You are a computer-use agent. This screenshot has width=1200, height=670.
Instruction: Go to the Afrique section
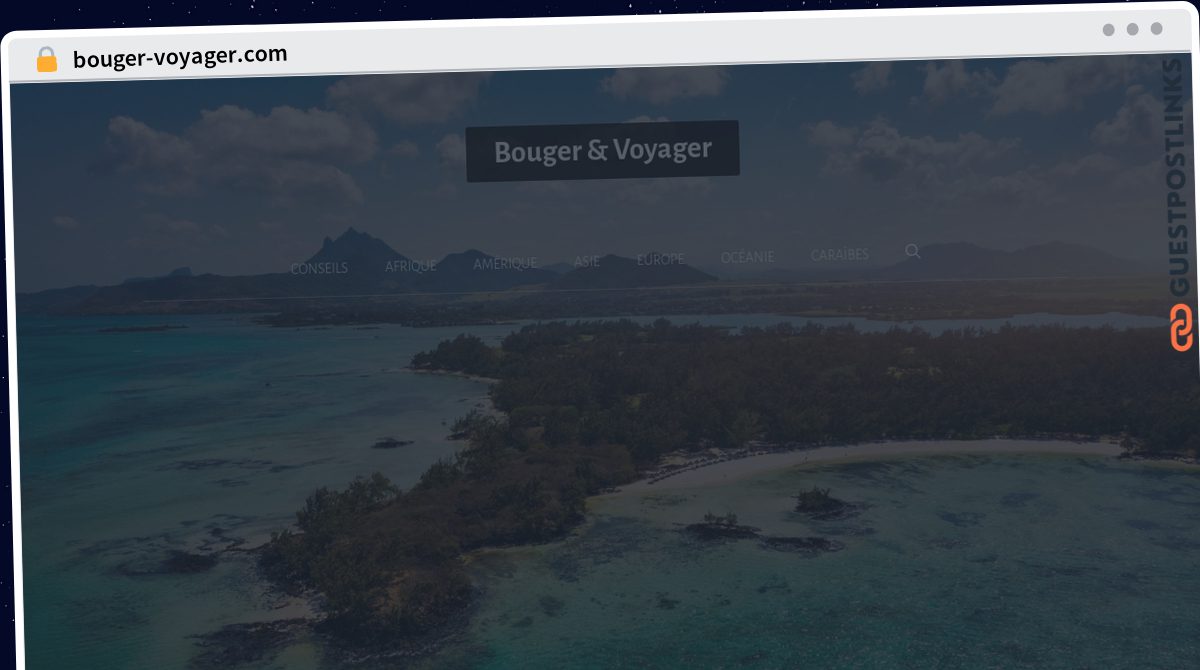pos(411,266)
